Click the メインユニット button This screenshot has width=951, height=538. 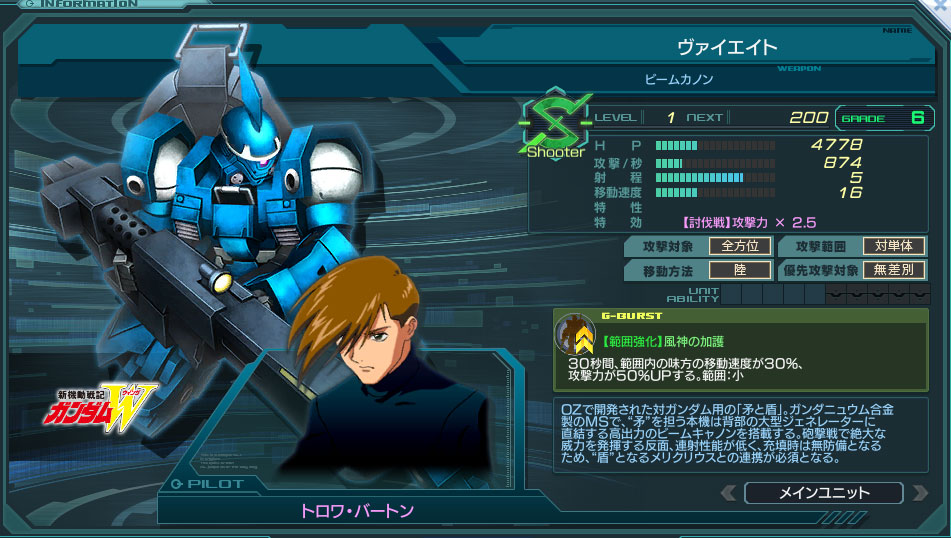click(x=823, y=493)
